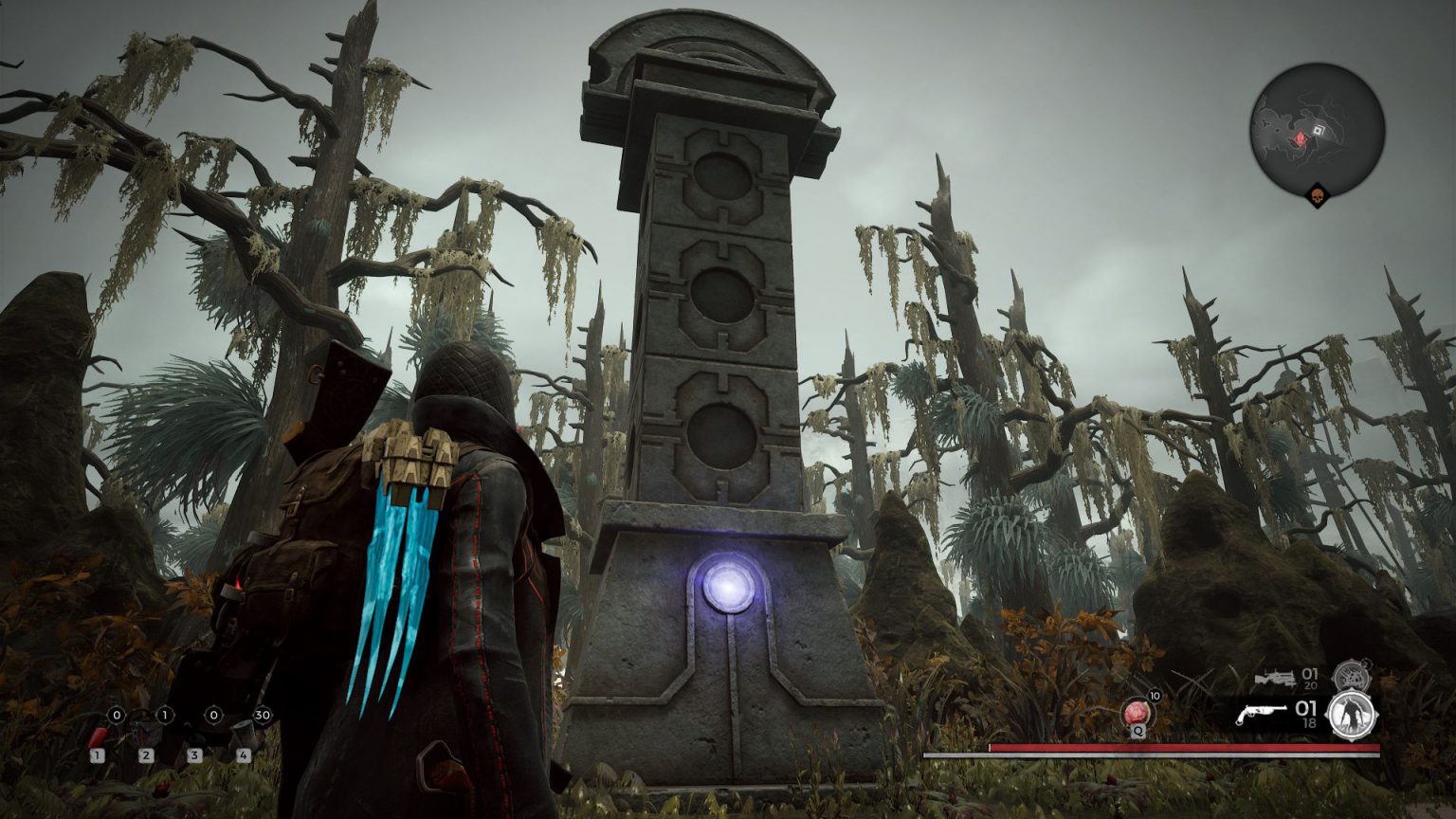Click the handgun weapon icon
This screenshot has width=1456, height=819.
click(x=1262, y=713)
